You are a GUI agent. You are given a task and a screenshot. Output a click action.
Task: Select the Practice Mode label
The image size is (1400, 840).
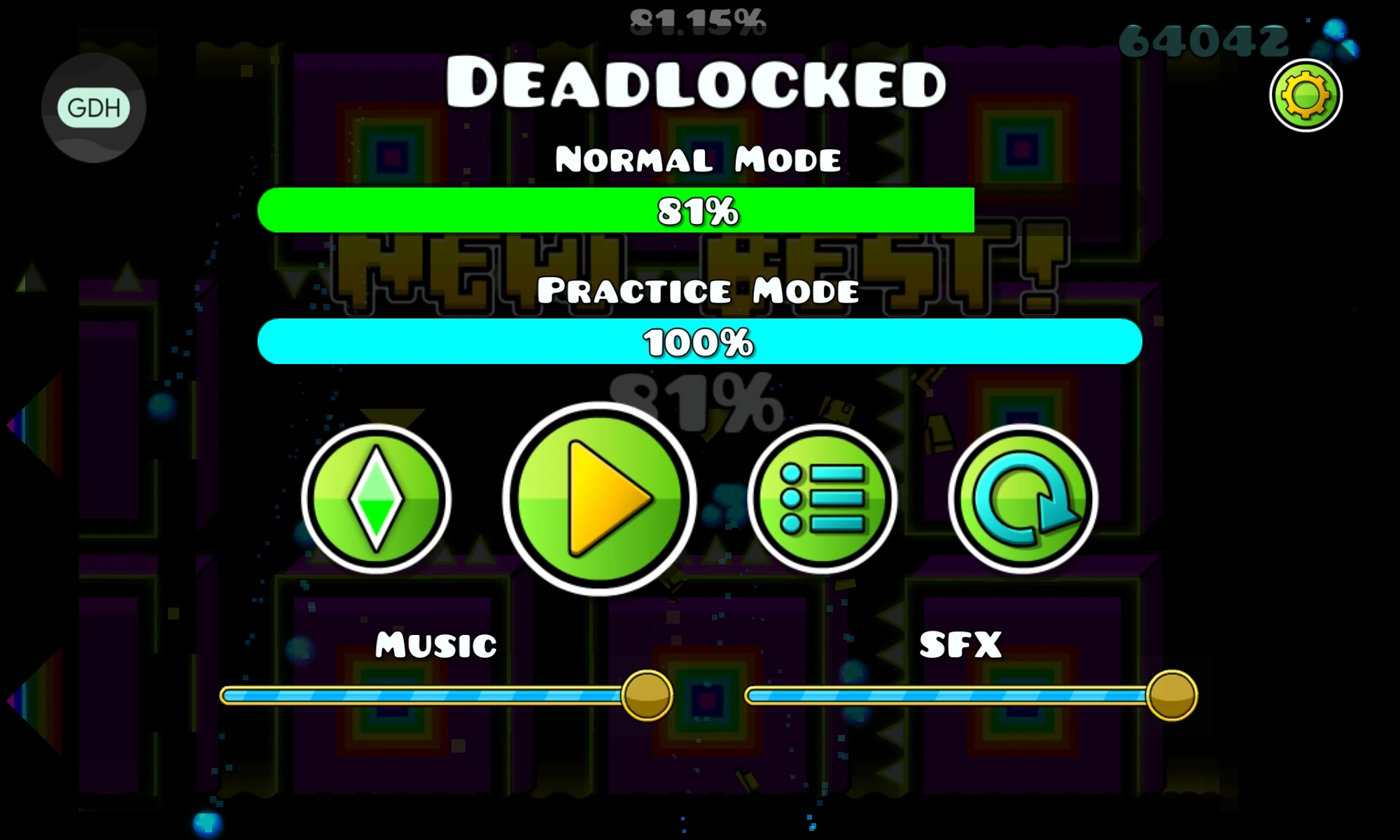click(x=700, y=292)
